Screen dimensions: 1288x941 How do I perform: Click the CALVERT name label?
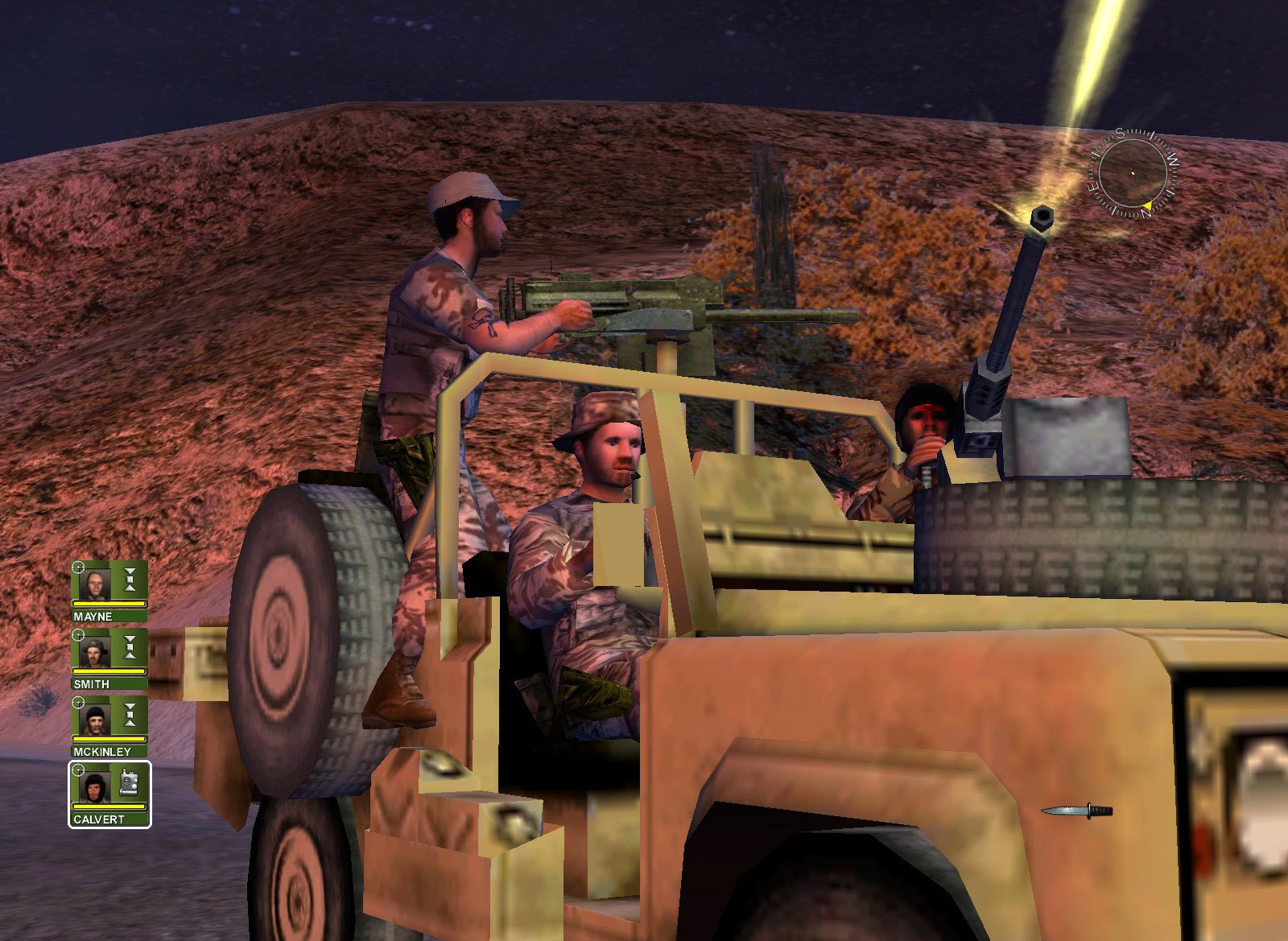point(97,819)
